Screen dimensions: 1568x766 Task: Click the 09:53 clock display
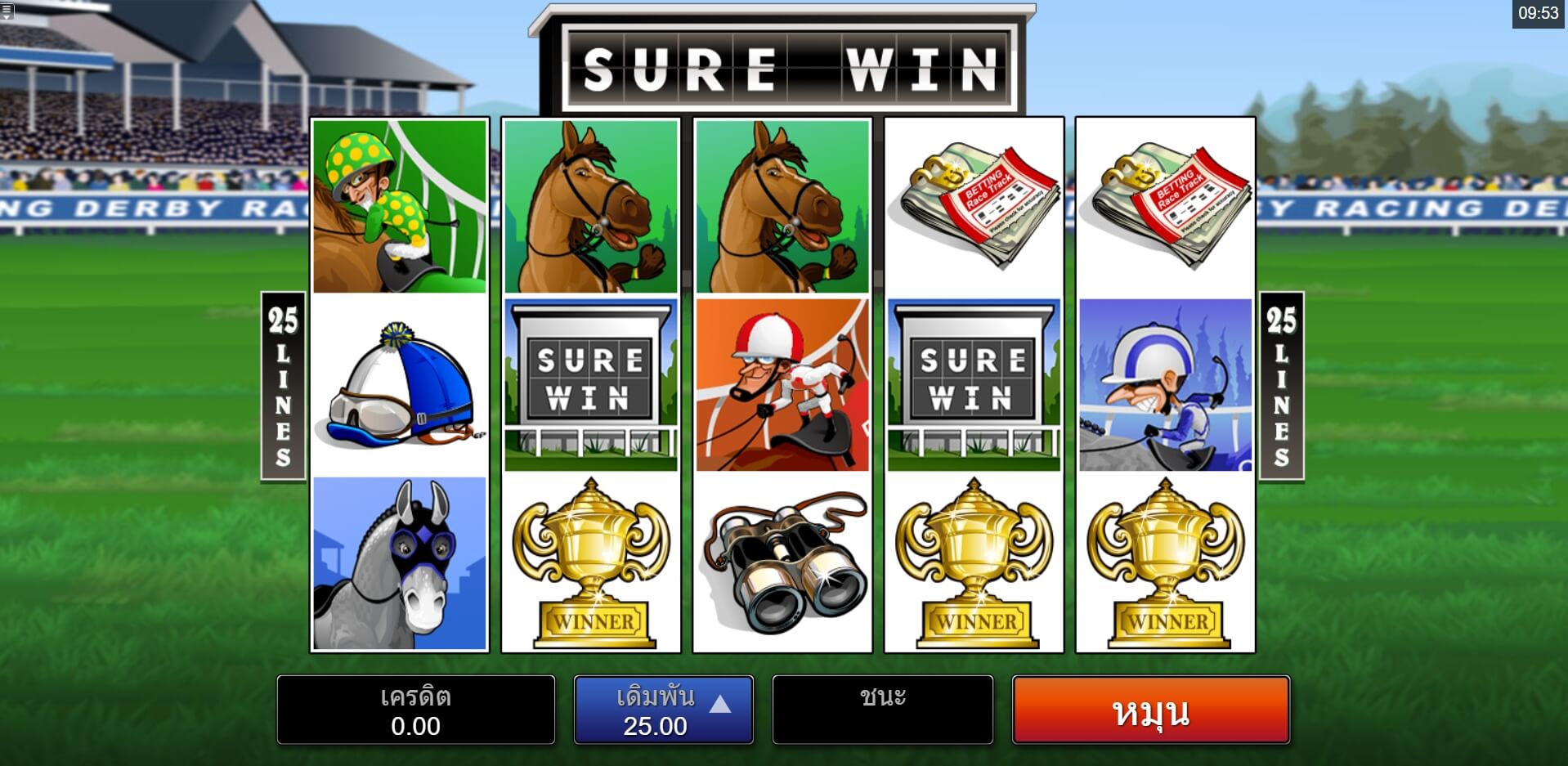[1540, 12]
